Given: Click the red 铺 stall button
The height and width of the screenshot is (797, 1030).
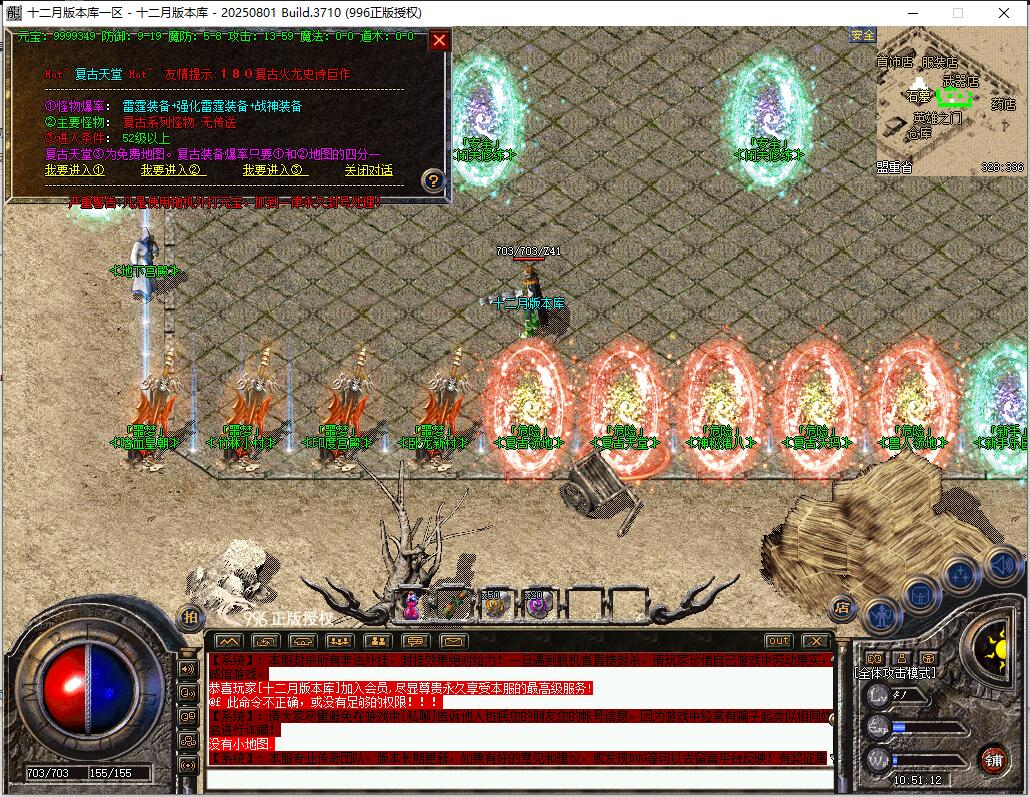Looking at the screenshot, I should (993, 759).
